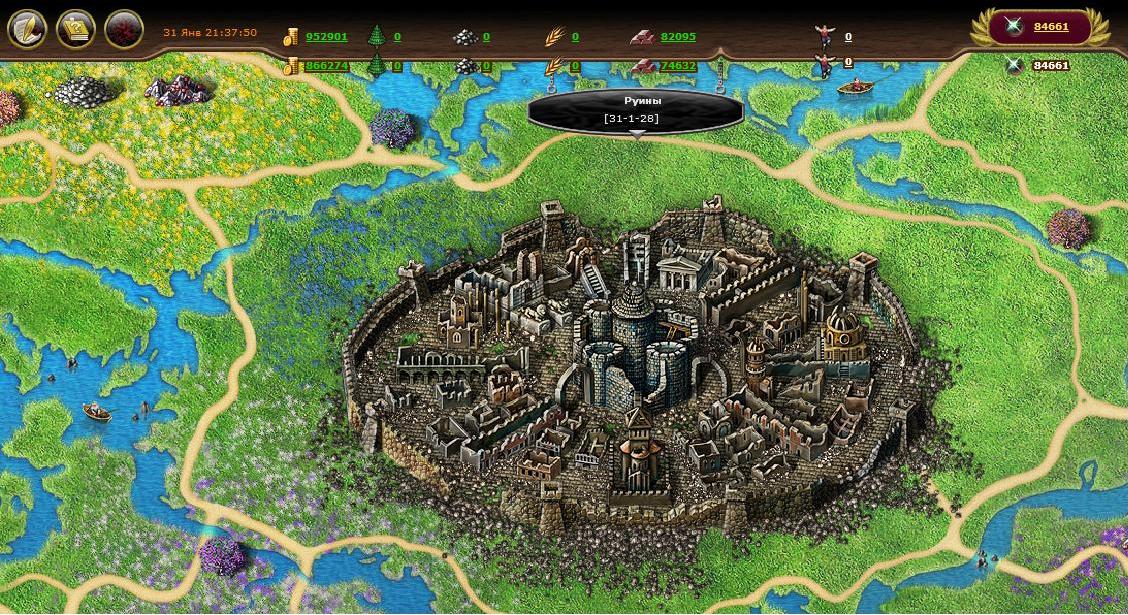Open the quill and scroll icon
This screenshot has height=615, width=1128.
click(27, 29)
